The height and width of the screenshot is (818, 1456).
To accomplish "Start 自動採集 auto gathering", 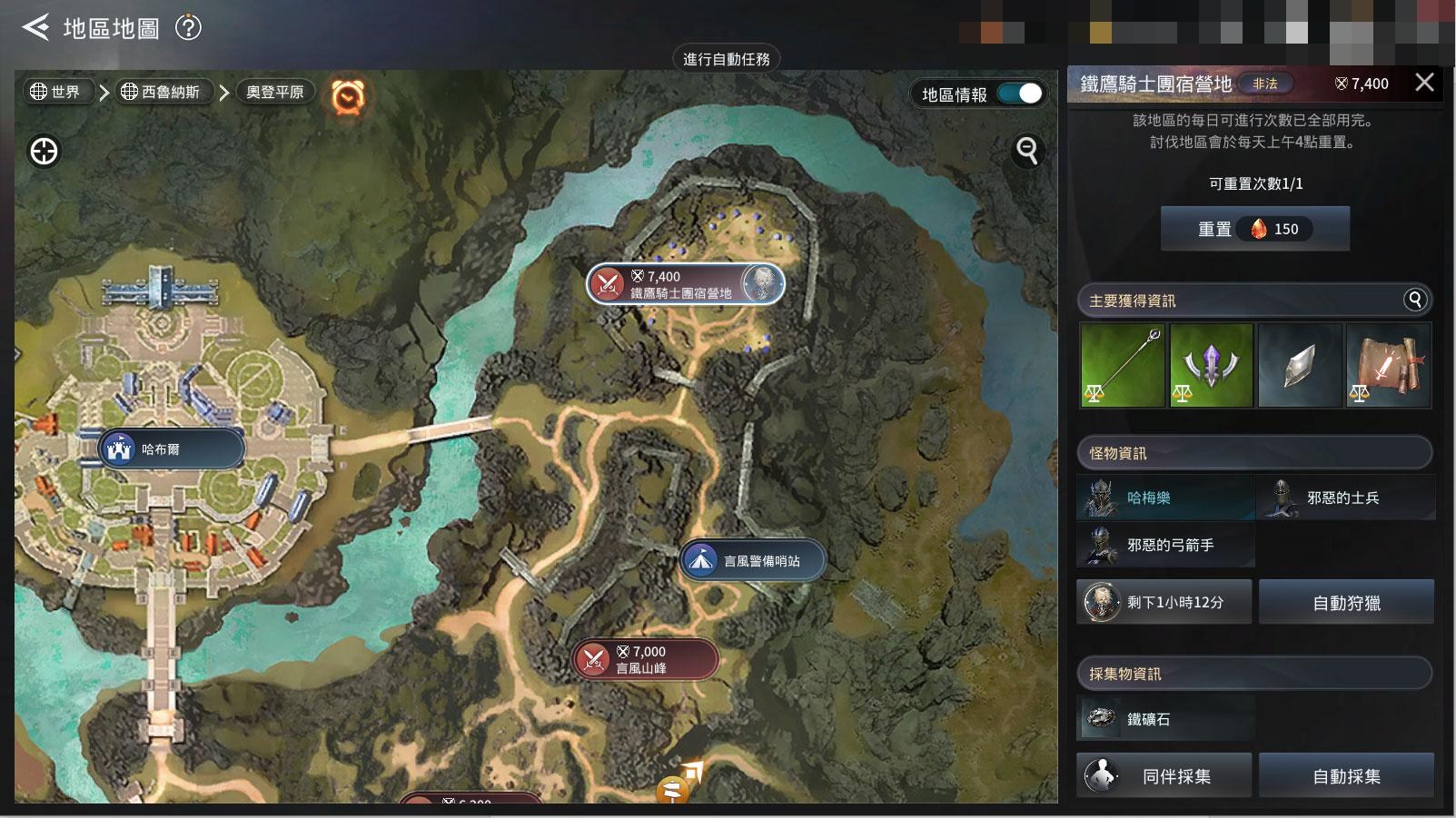I will pyautogui.click(x=1346, y=776).
